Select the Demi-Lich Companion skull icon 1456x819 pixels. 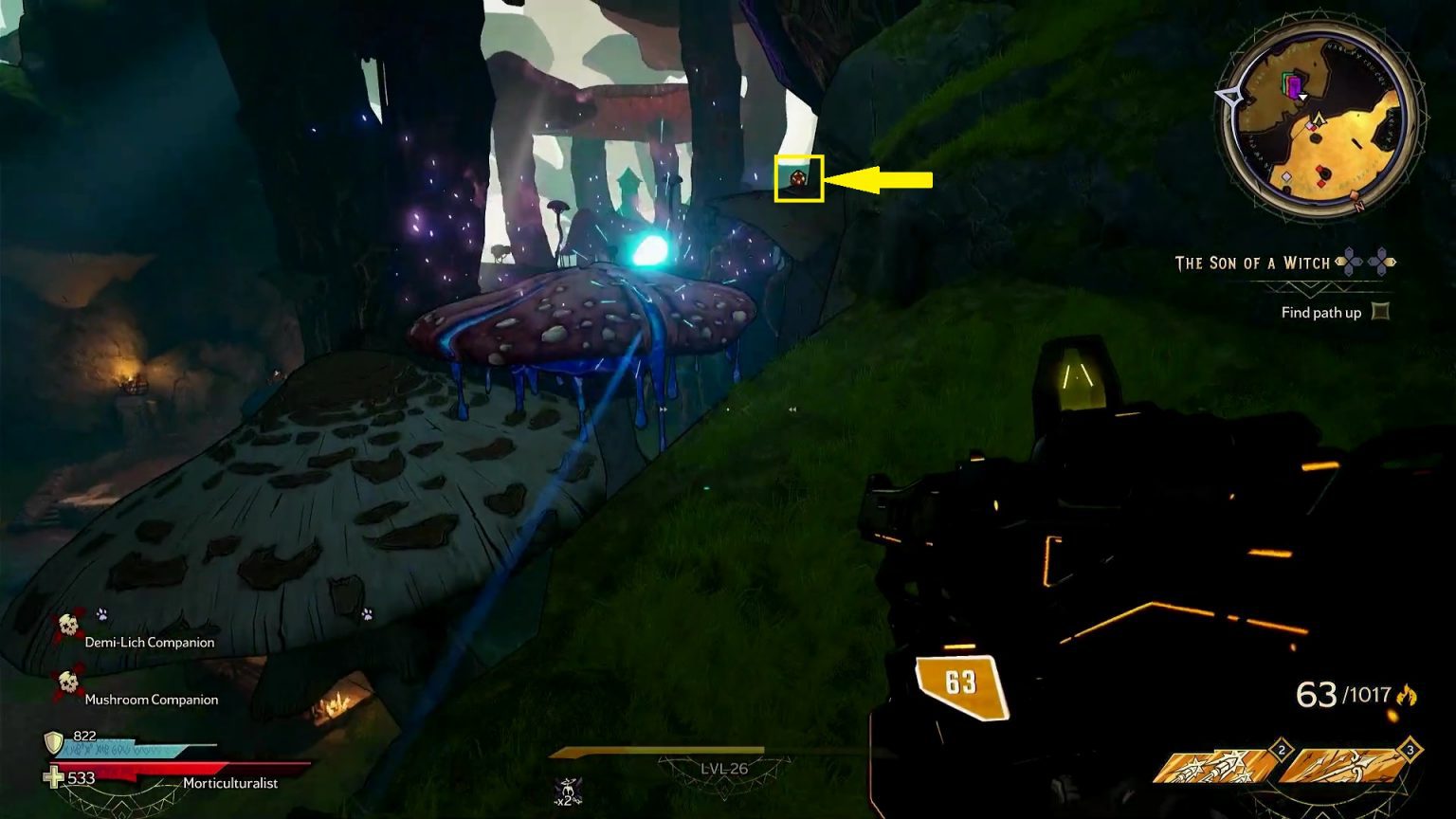[x=68, y=626]
